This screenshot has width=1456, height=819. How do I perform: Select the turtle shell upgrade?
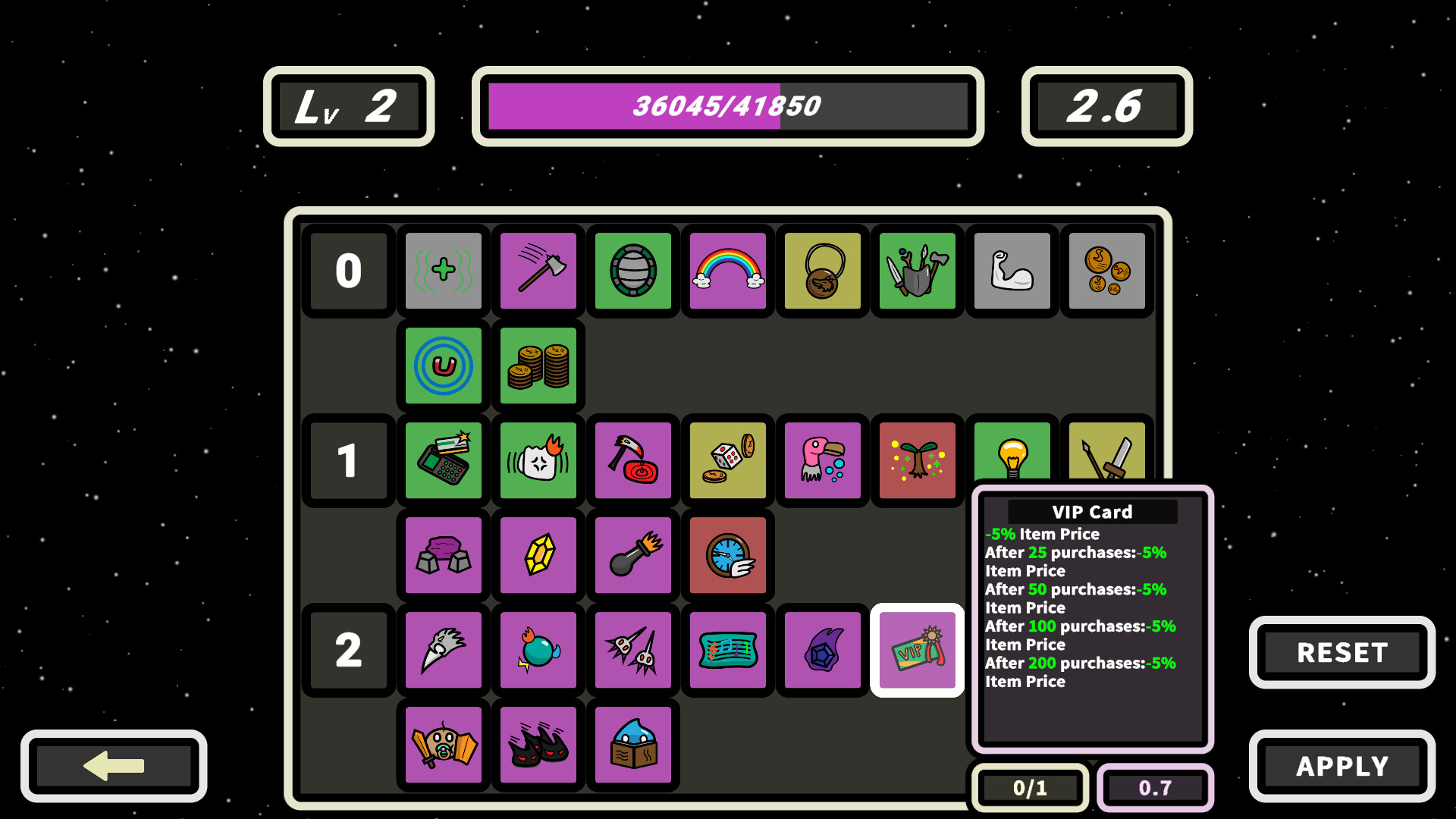click(x=632, y=271)
